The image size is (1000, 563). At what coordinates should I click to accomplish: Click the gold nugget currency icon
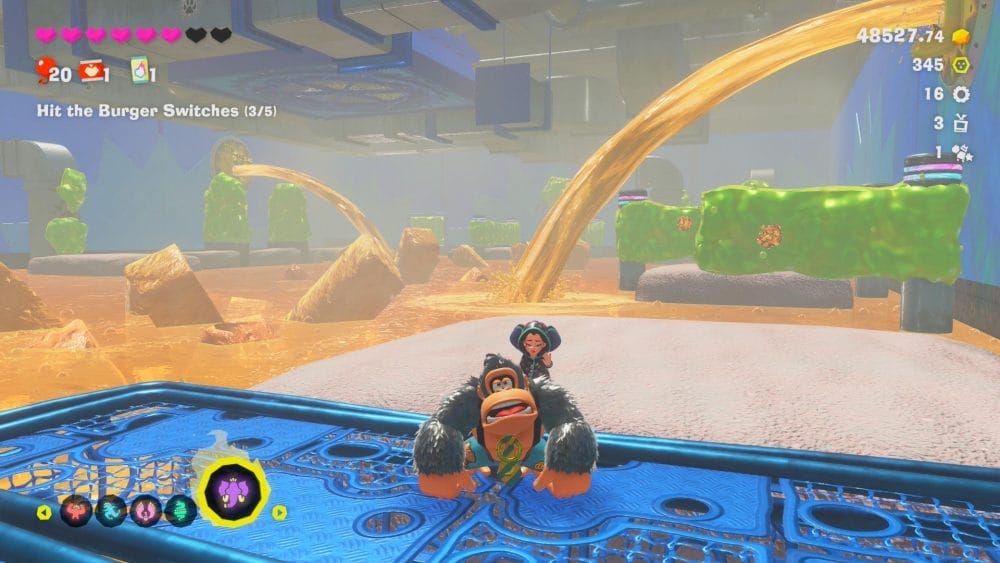961,36
